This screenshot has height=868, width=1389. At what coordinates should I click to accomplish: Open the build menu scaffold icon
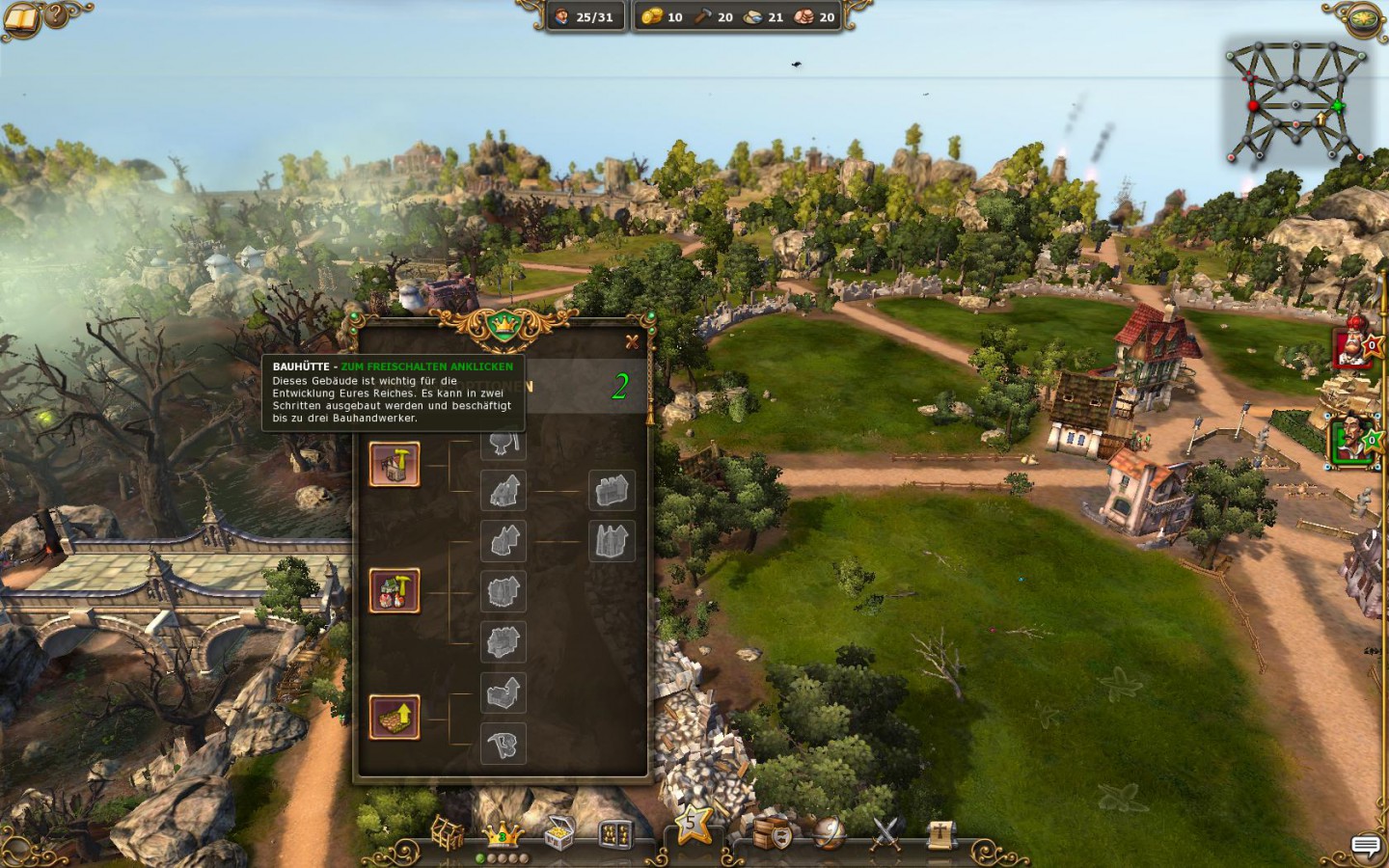447,832
